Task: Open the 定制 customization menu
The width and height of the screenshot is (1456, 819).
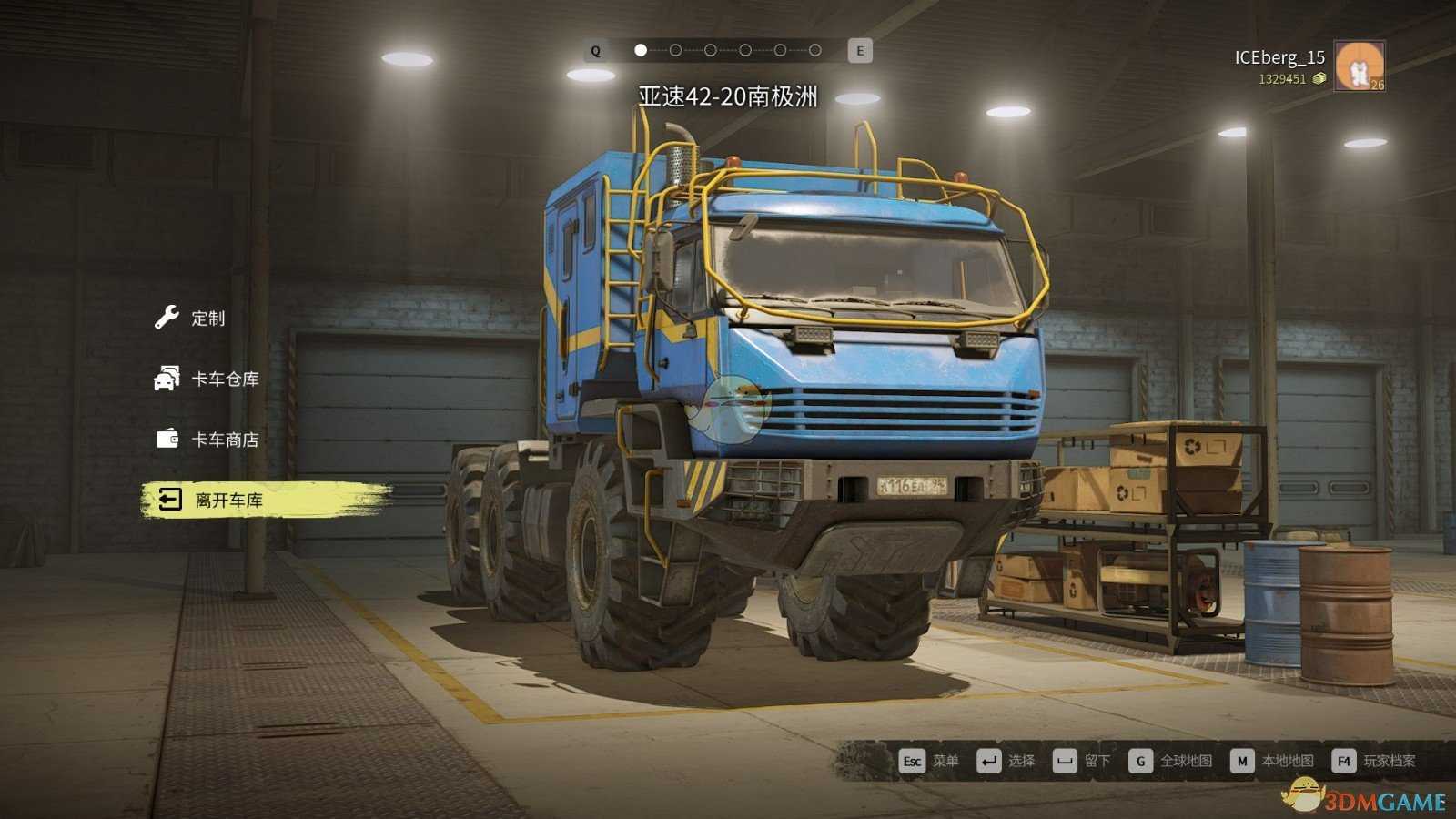Action: coord(206,318)
